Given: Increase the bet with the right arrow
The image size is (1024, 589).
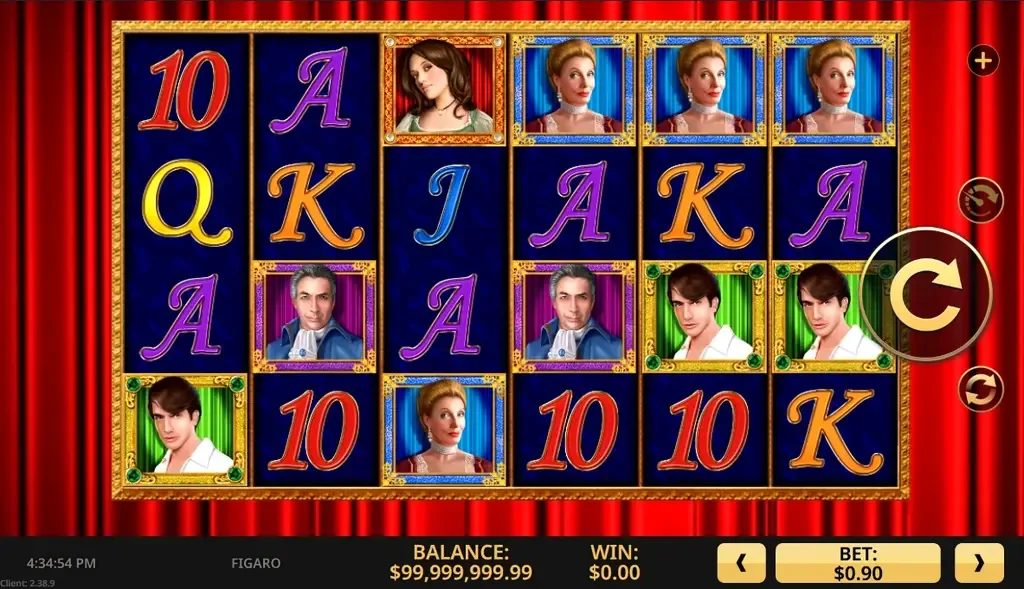Looking at the screenshot, I should (978, 563).
